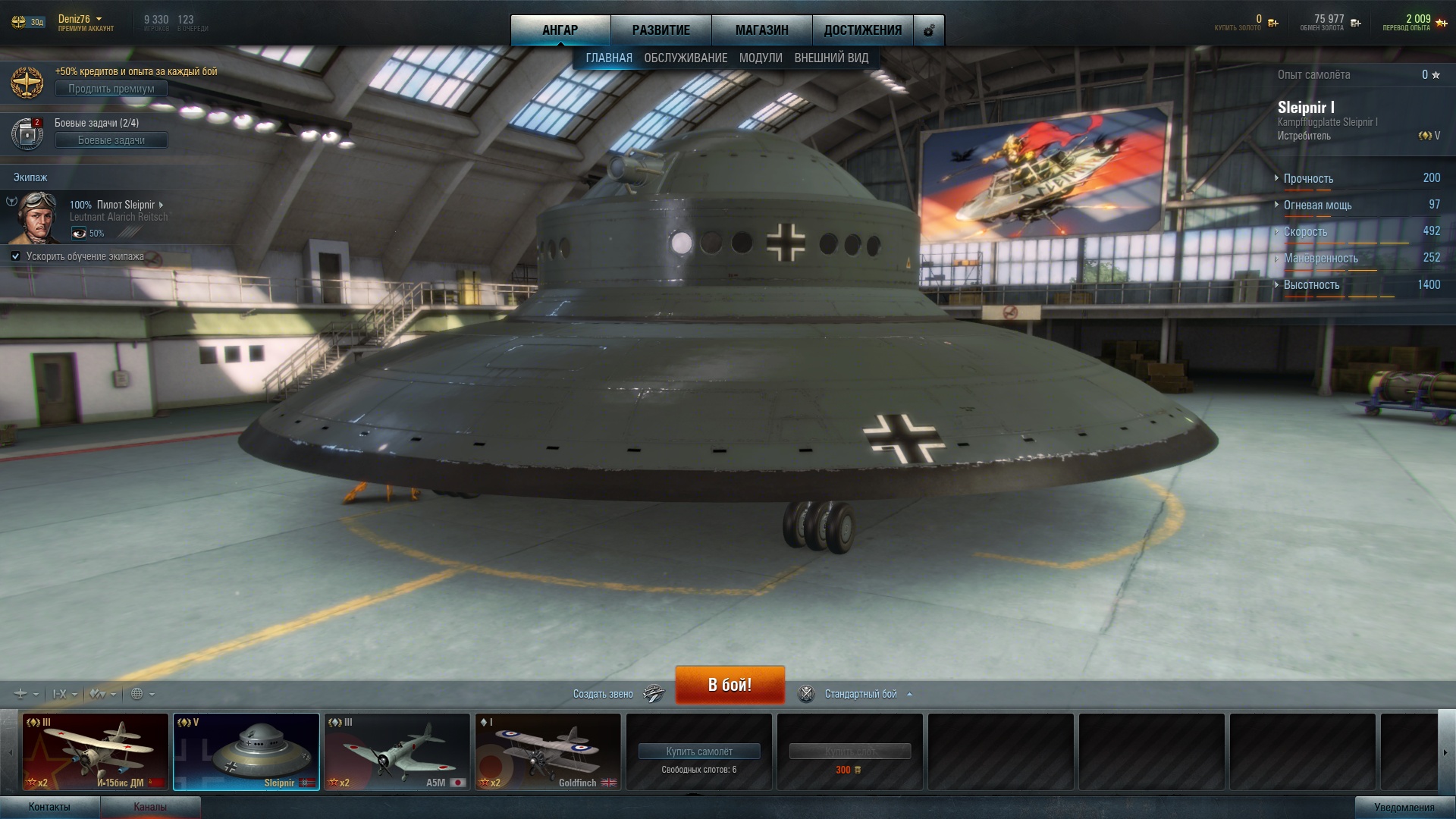Click the Купить самолёт button
This screenshot has width=1456, height=819.
pyautogui.click(x=698, y=752)
